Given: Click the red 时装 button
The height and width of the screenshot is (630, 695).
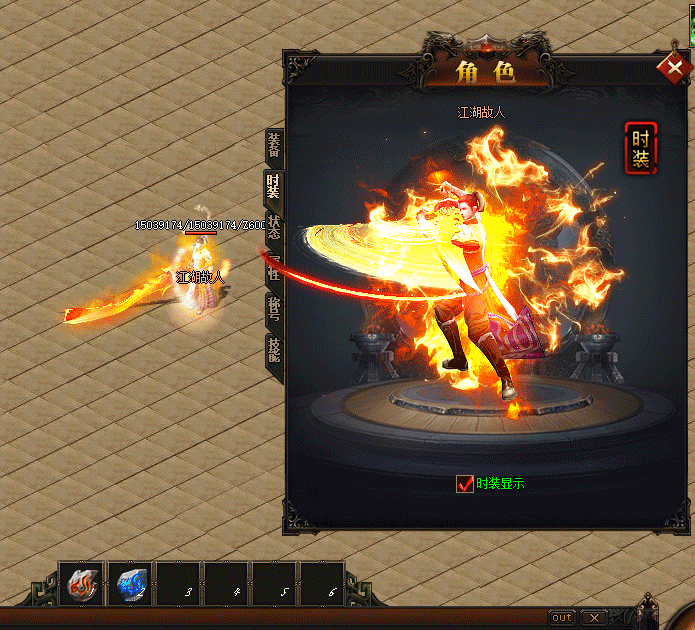Looking at the screenshot, I should (x=640, y=148).
